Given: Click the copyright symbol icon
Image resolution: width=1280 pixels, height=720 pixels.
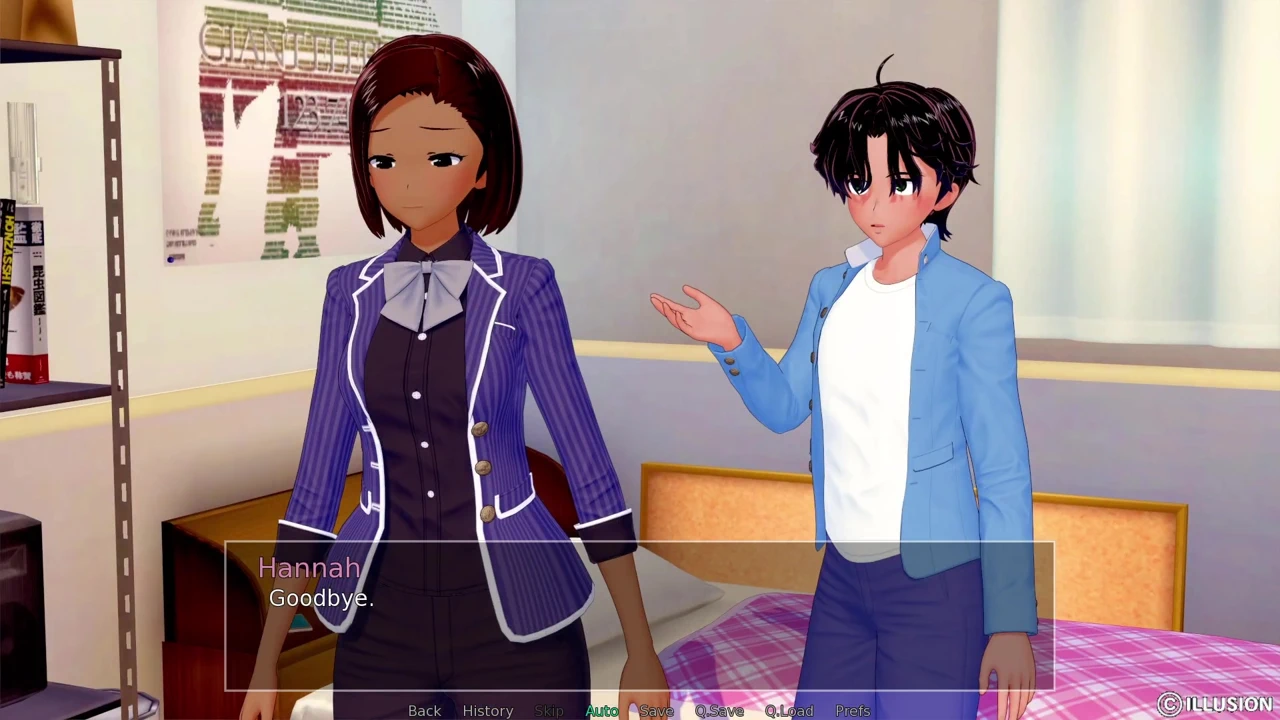Looking at the screenshot, I should click(1171, 703).
